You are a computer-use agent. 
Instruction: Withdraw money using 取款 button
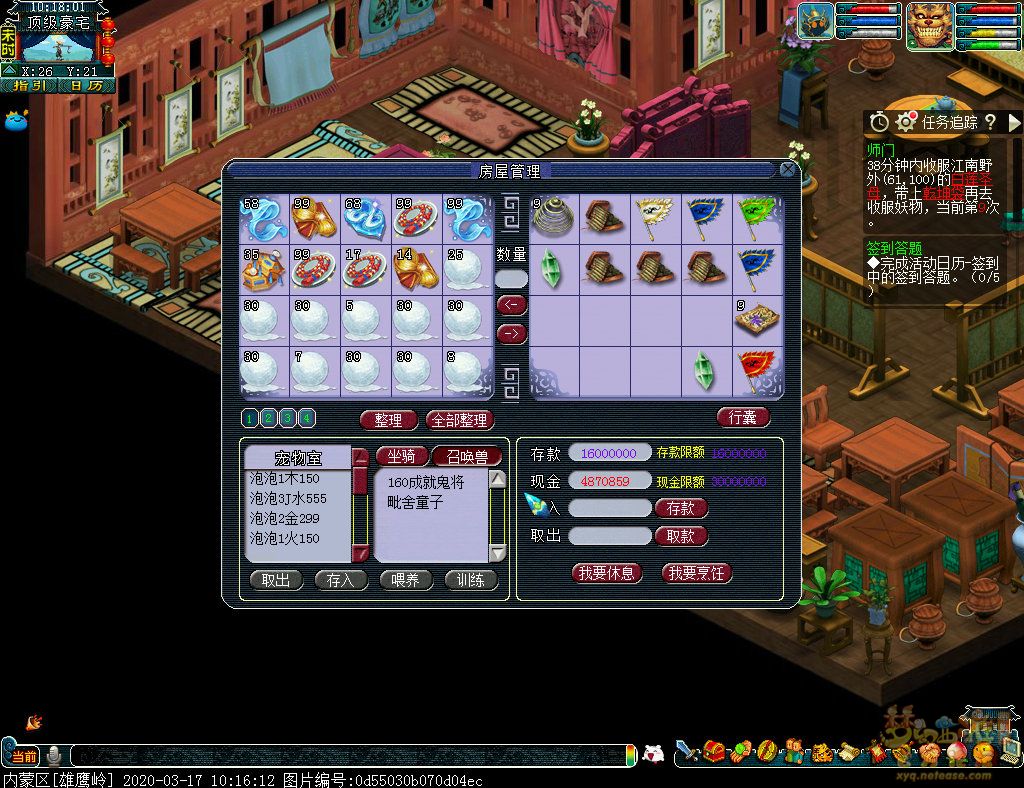pos(681,536)
